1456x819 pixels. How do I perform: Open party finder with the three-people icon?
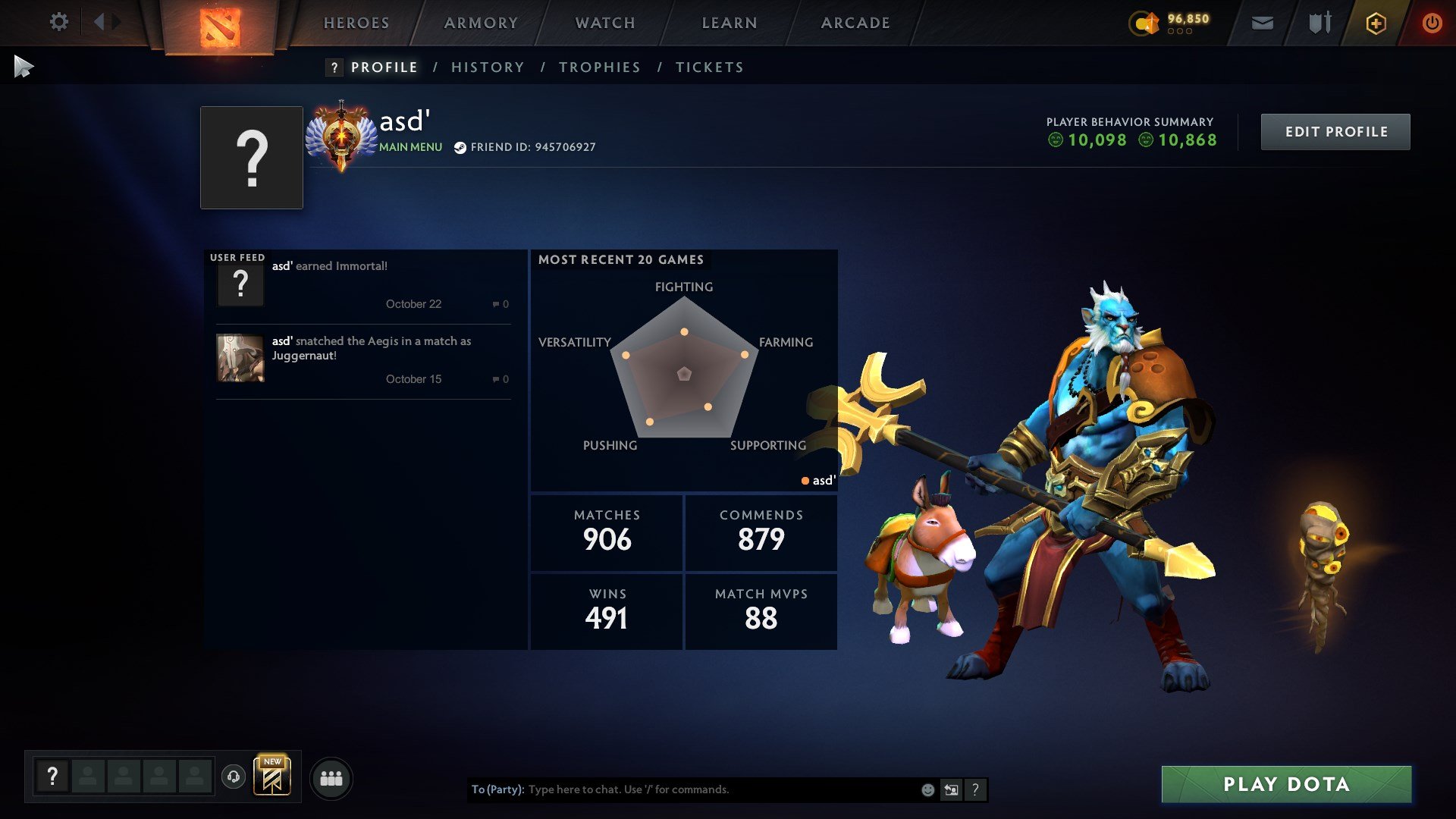(331, 777)
